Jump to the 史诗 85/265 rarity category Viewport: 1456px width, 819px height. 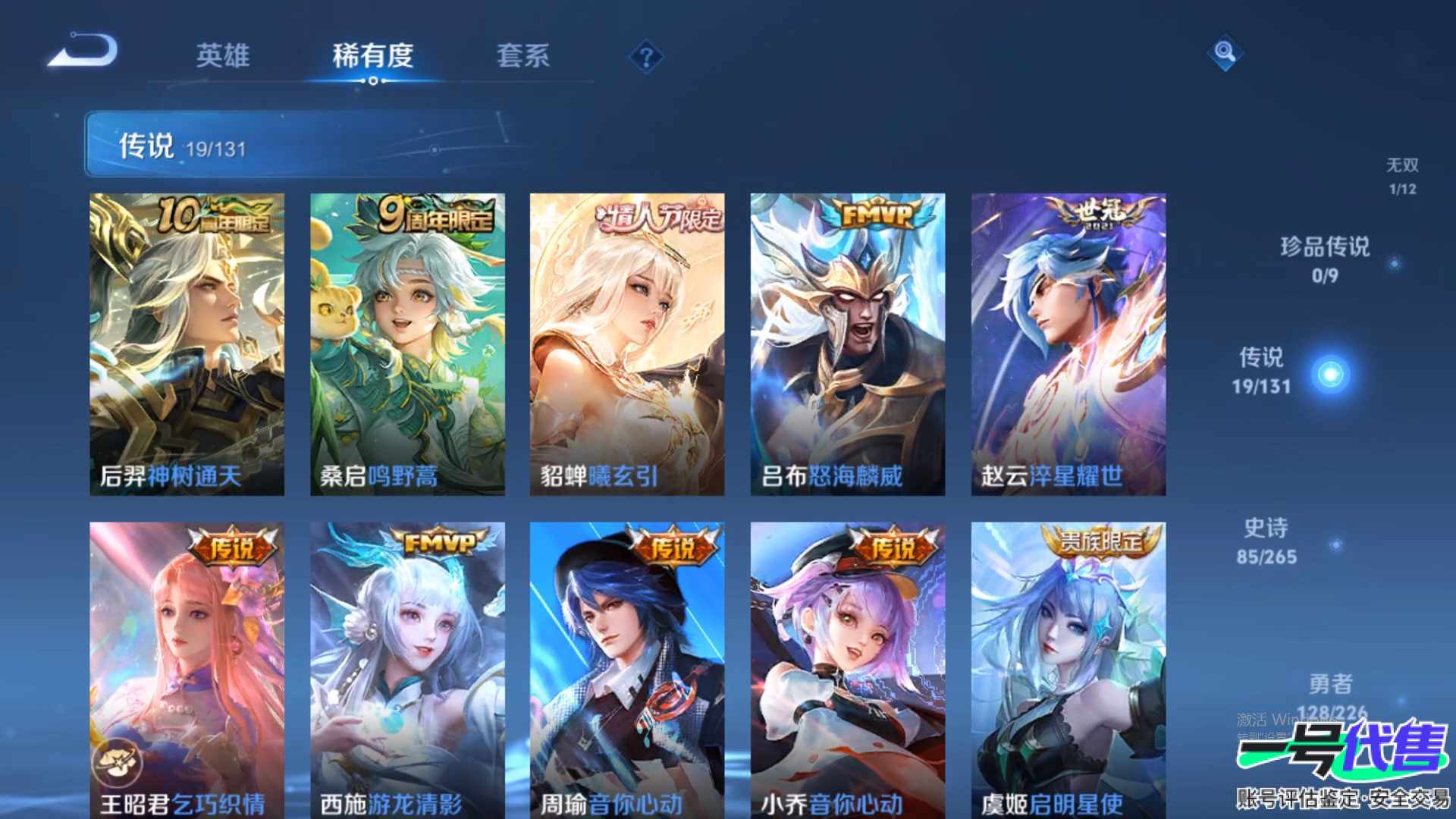click(x=1266, y=541)
